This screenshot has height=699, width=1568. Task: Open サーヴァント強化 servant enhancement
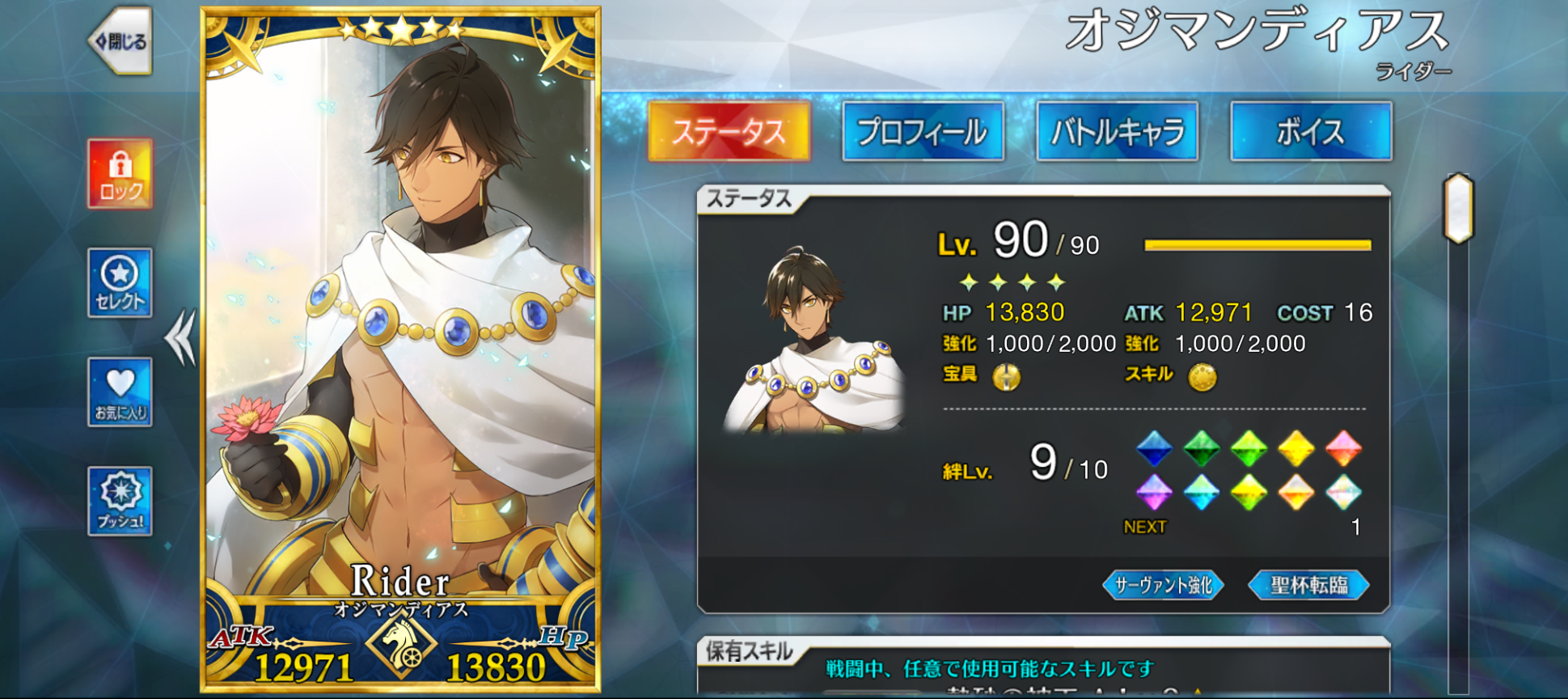(x=1163, y=585)
